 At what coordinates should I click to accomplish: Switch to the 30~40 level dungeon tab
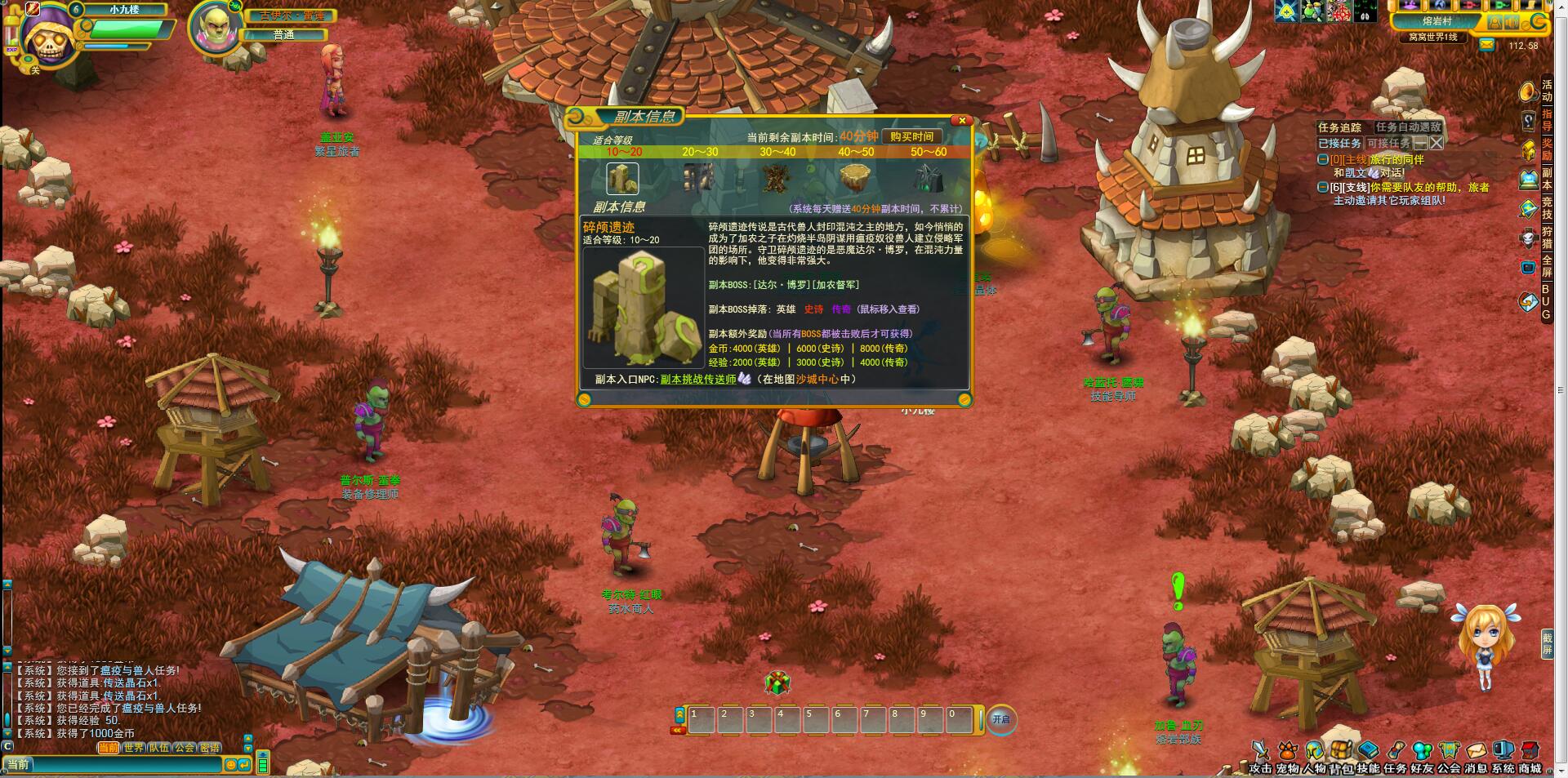[x=777, y=152]
